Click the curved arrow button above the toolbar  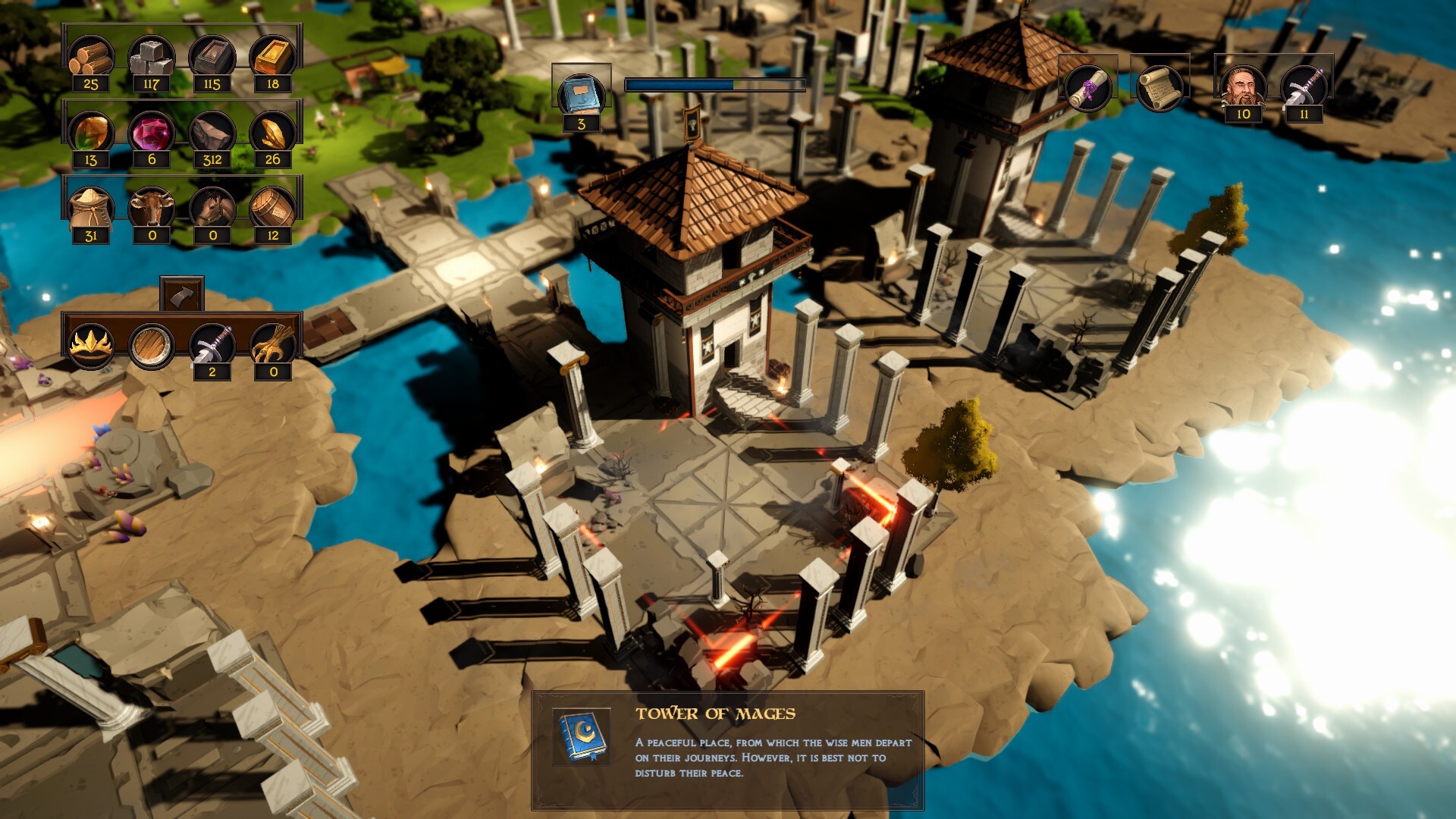tap(182, 295)
